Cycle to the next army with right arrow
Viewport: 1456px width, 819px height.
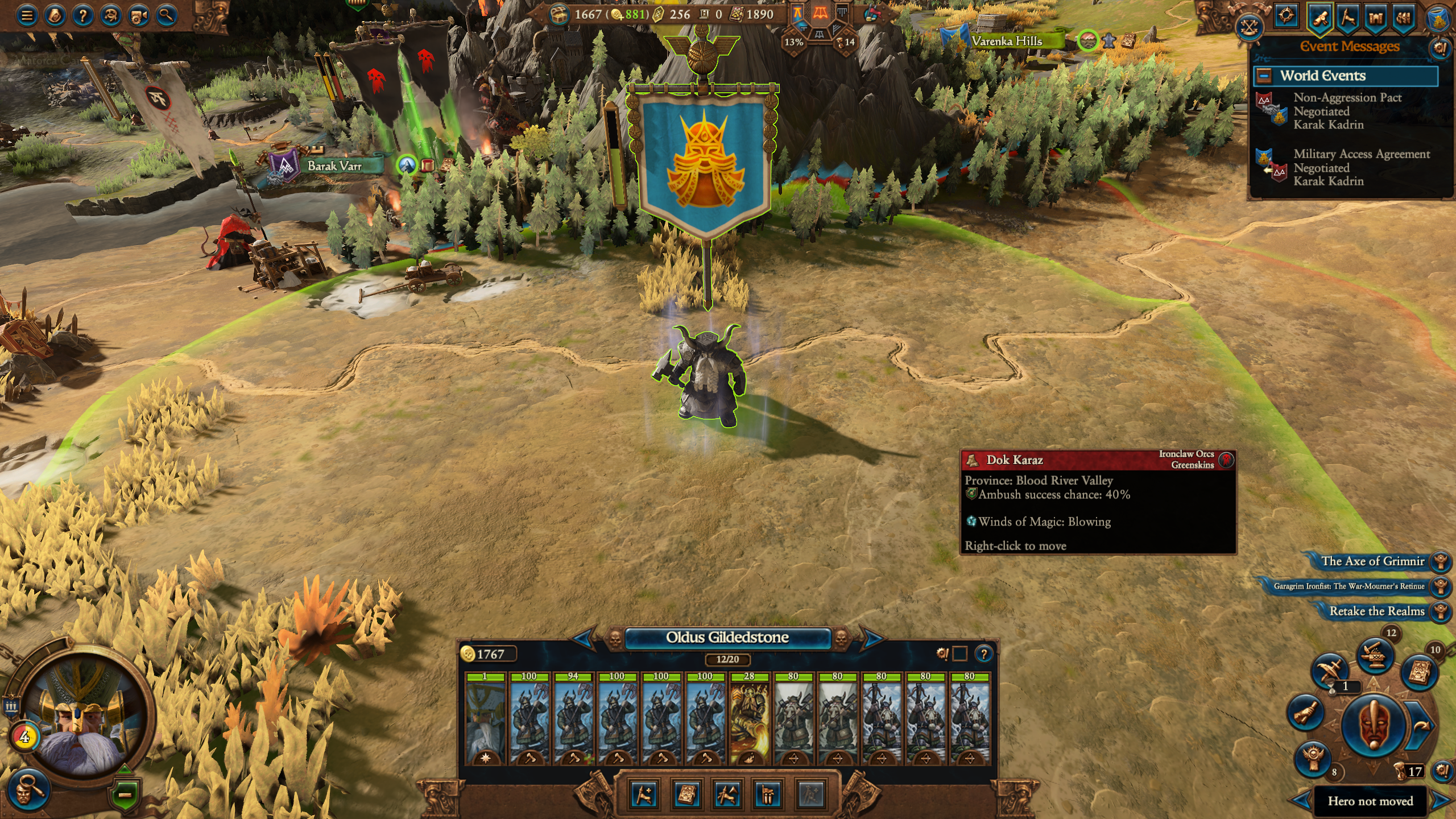pos(872,638)
